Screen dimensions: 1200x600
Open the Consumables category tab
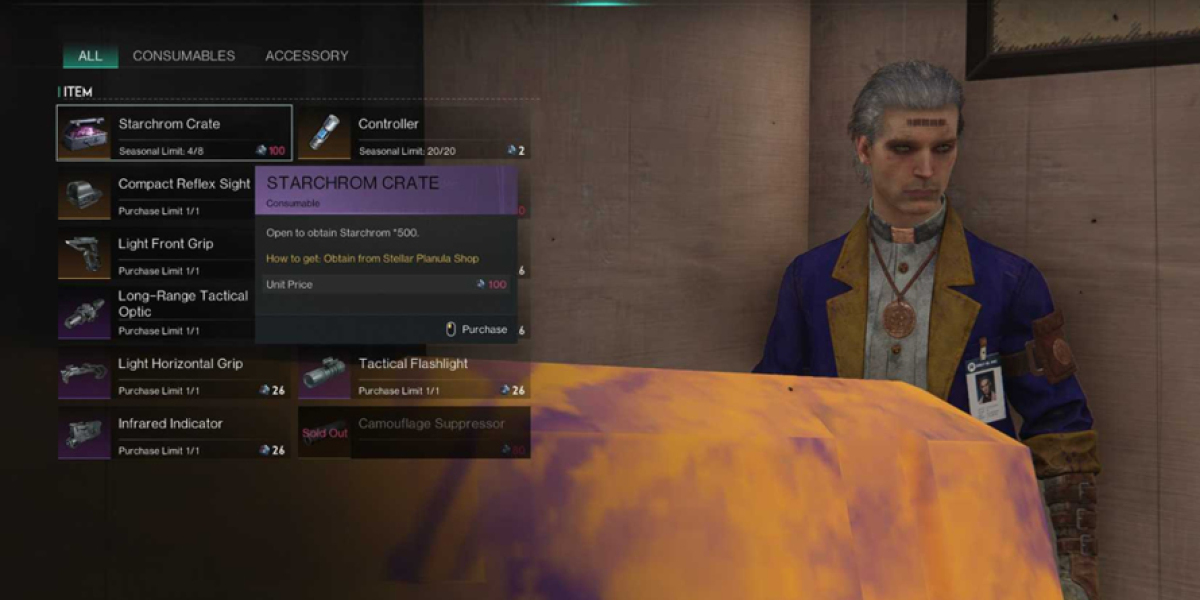184,56
